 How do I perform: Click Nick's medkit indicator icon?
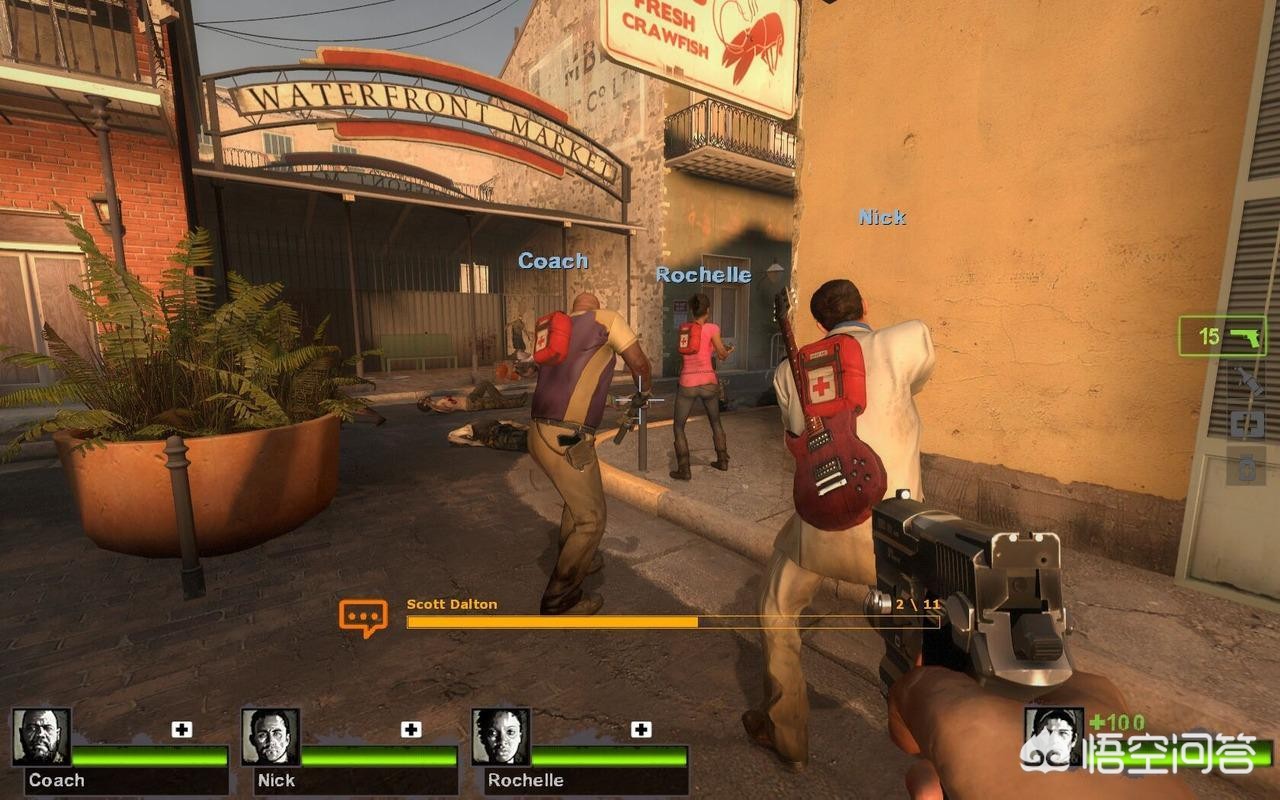pyautogui.click(x=411, y=729)
